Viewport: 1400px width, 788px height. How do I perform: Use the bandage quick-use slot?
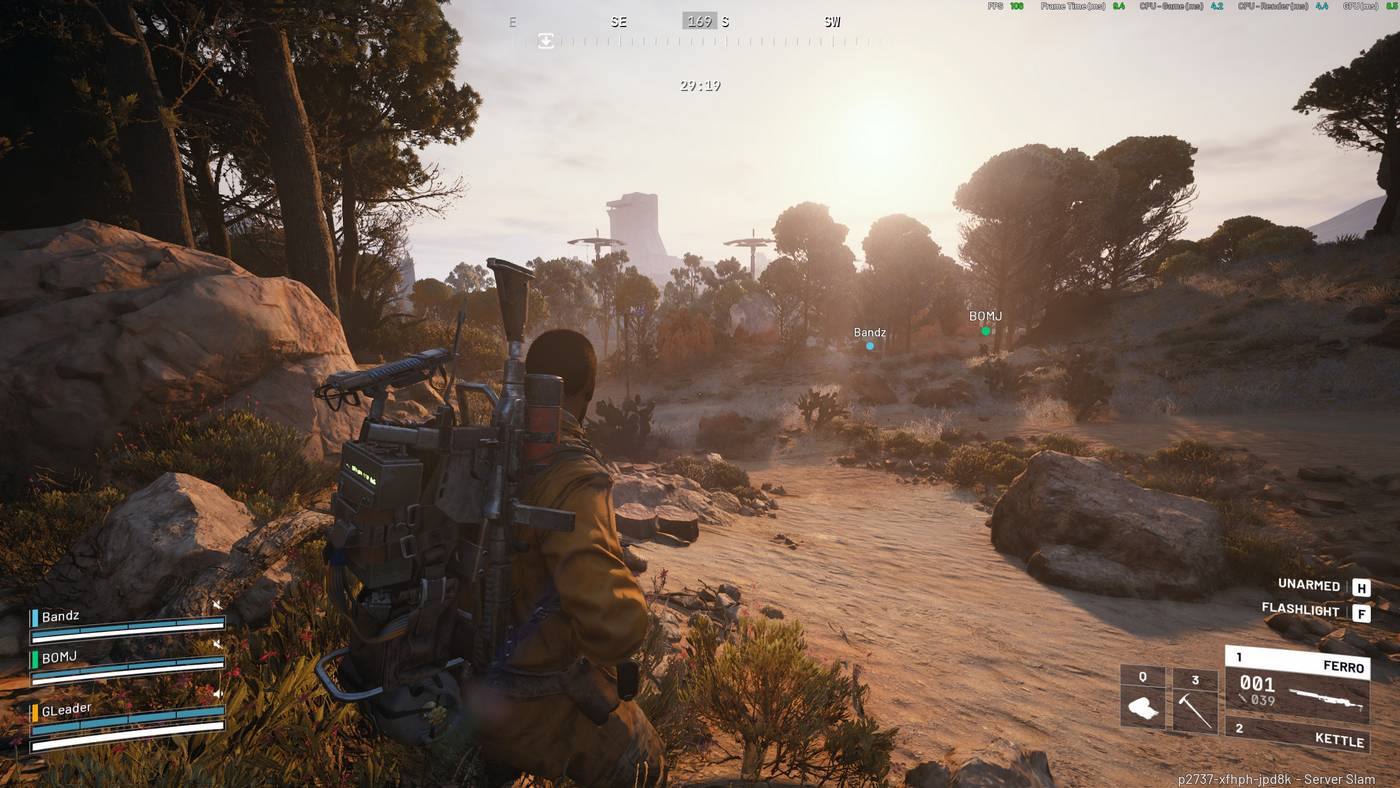point(1142,698)
